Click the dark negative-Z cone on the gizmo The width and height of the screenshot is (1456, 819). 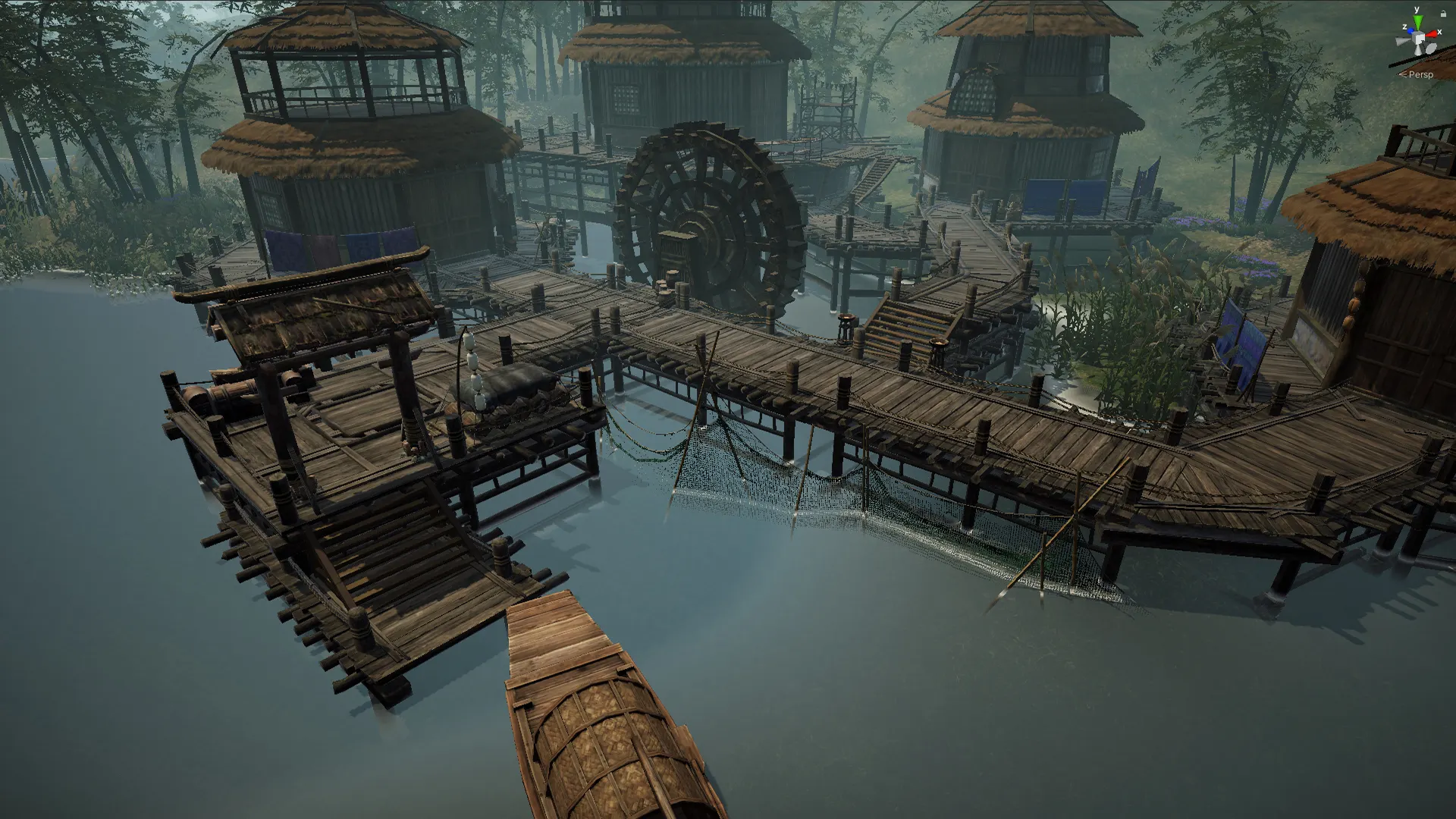pyautogui.click(x=1431, y=49)
